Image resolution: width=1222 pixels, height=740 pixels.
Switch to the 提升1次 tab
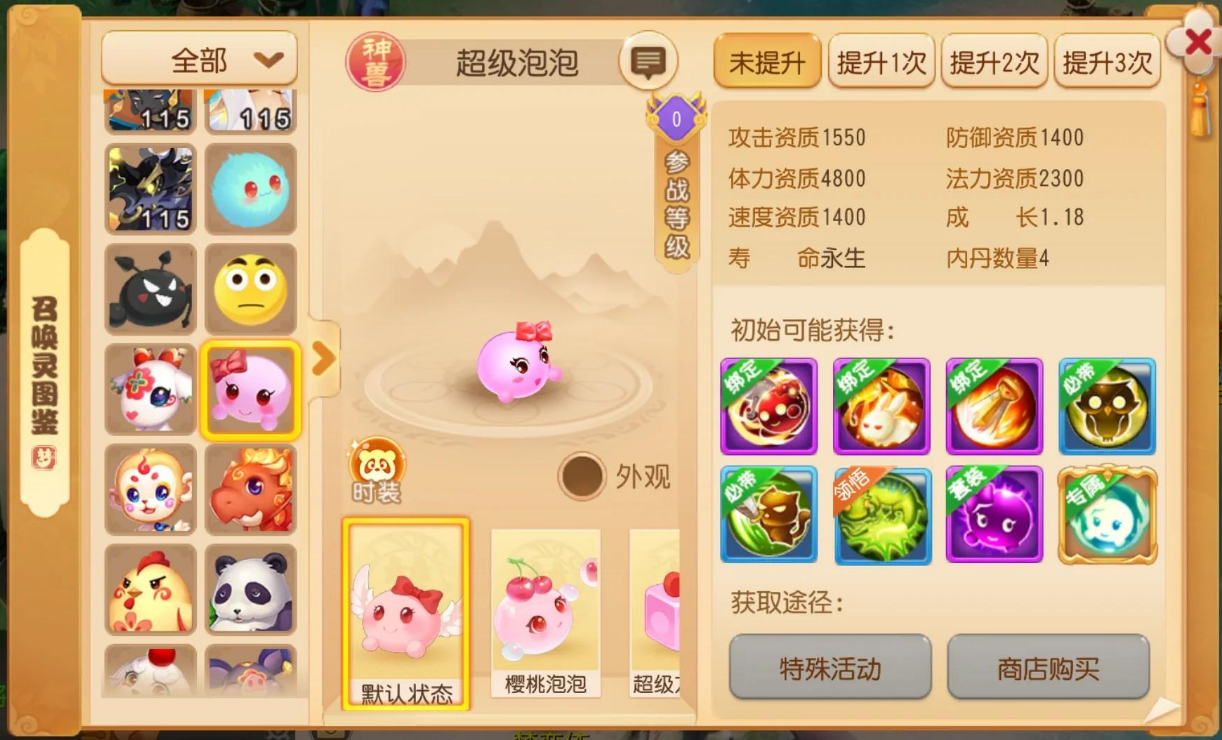(881, 63)
